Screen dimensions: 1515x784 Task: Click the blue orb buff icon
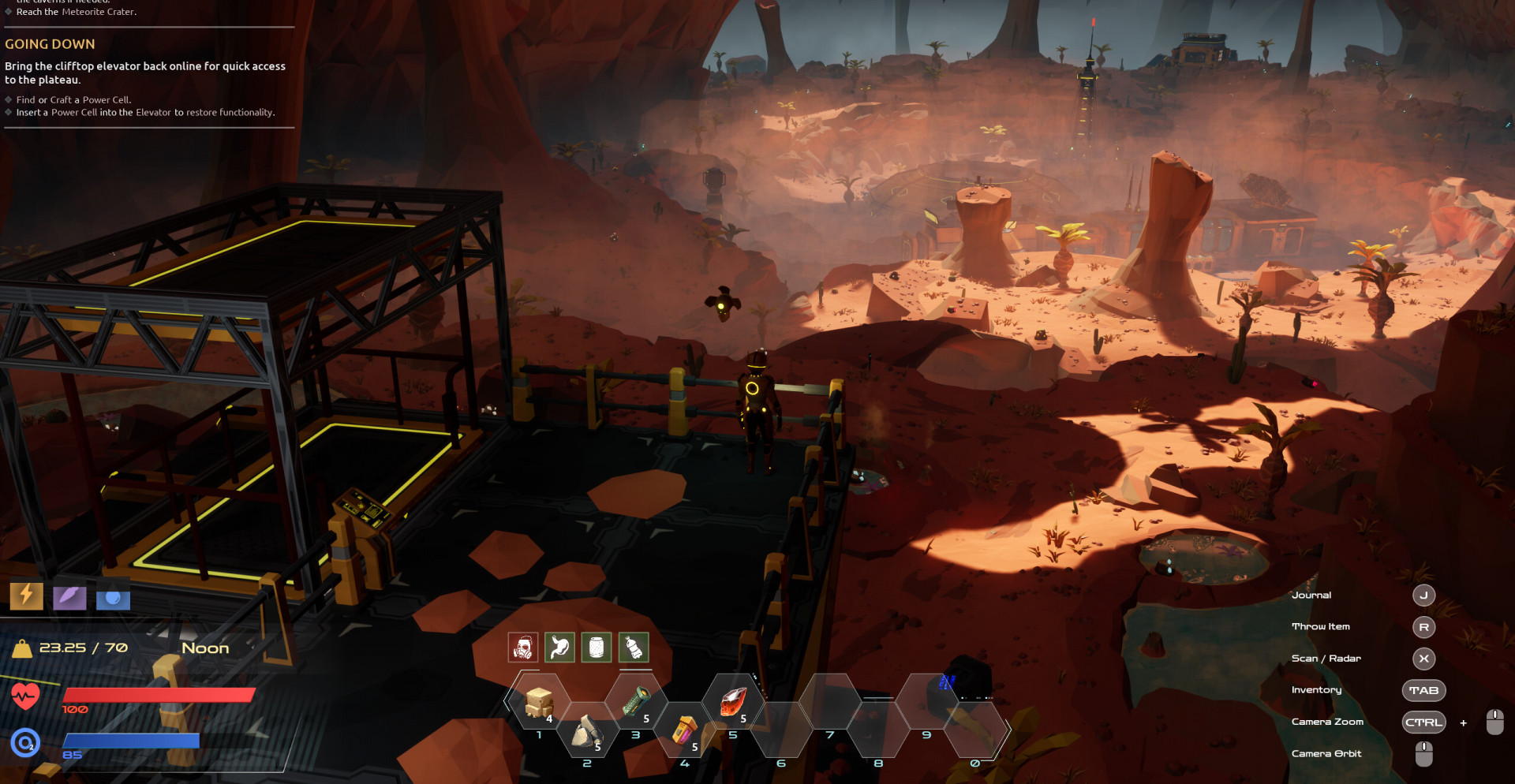click(x=113, y=599)
